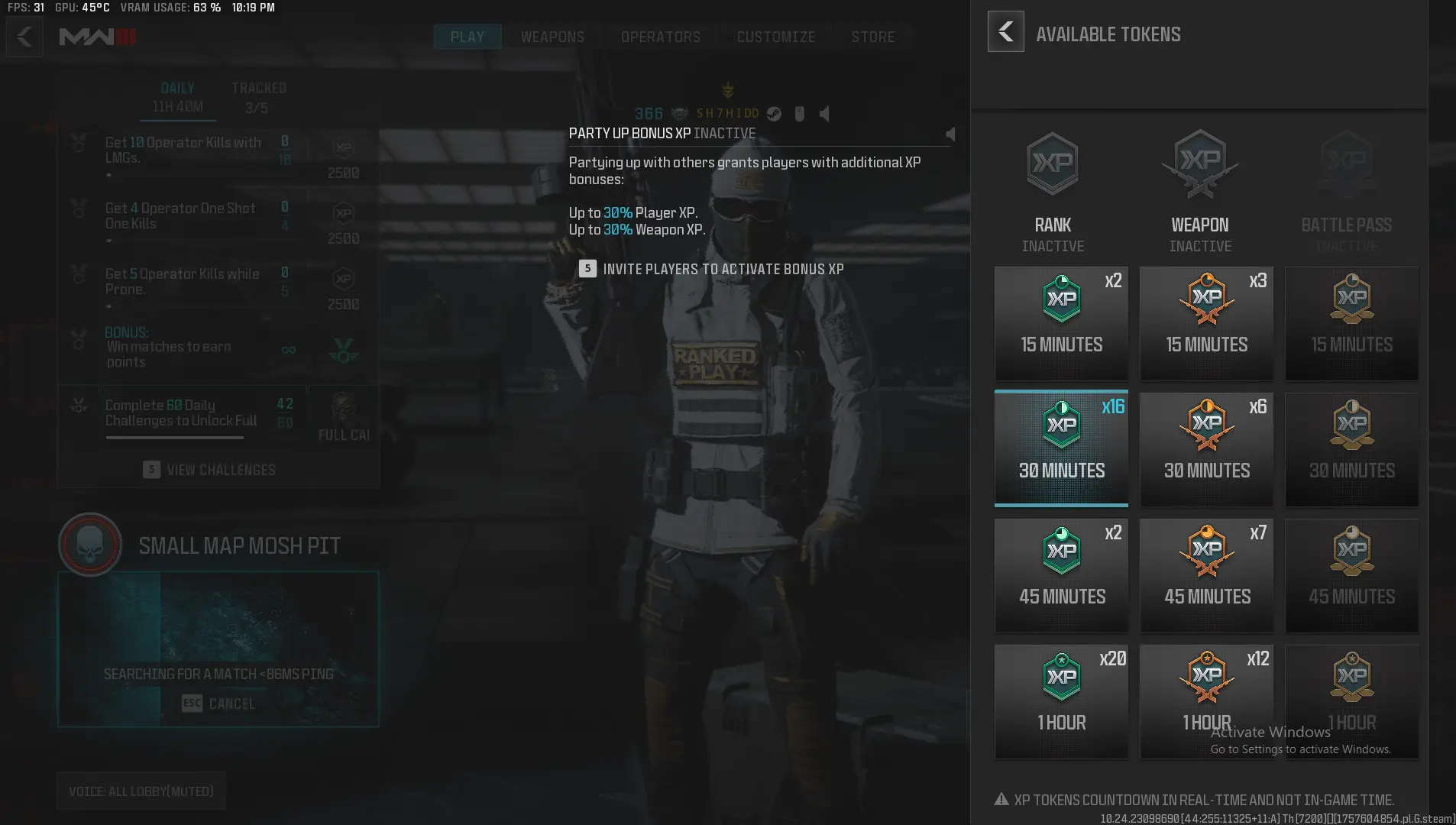Click the warning triangle beside XP tokens notice

(x=1001, y=799)
